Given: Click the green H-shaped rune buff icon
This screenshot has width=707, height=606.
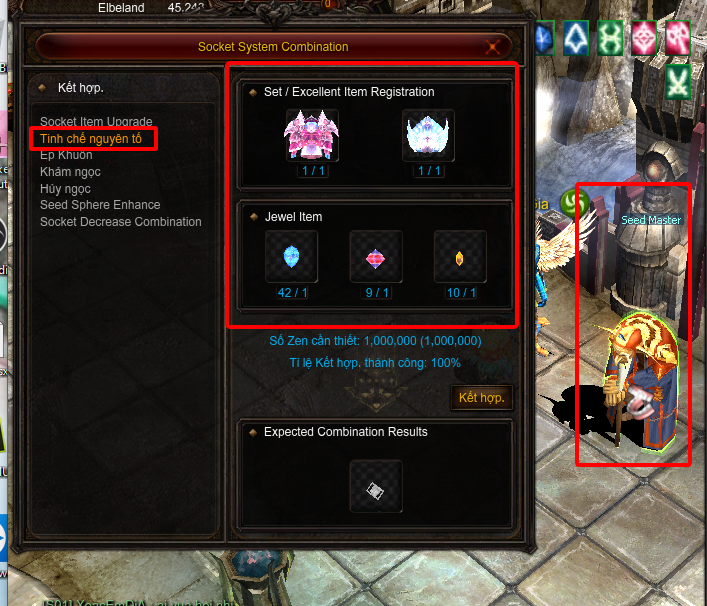Looking at the screenshot, I should pyautogui.click(x=610, y=39).
